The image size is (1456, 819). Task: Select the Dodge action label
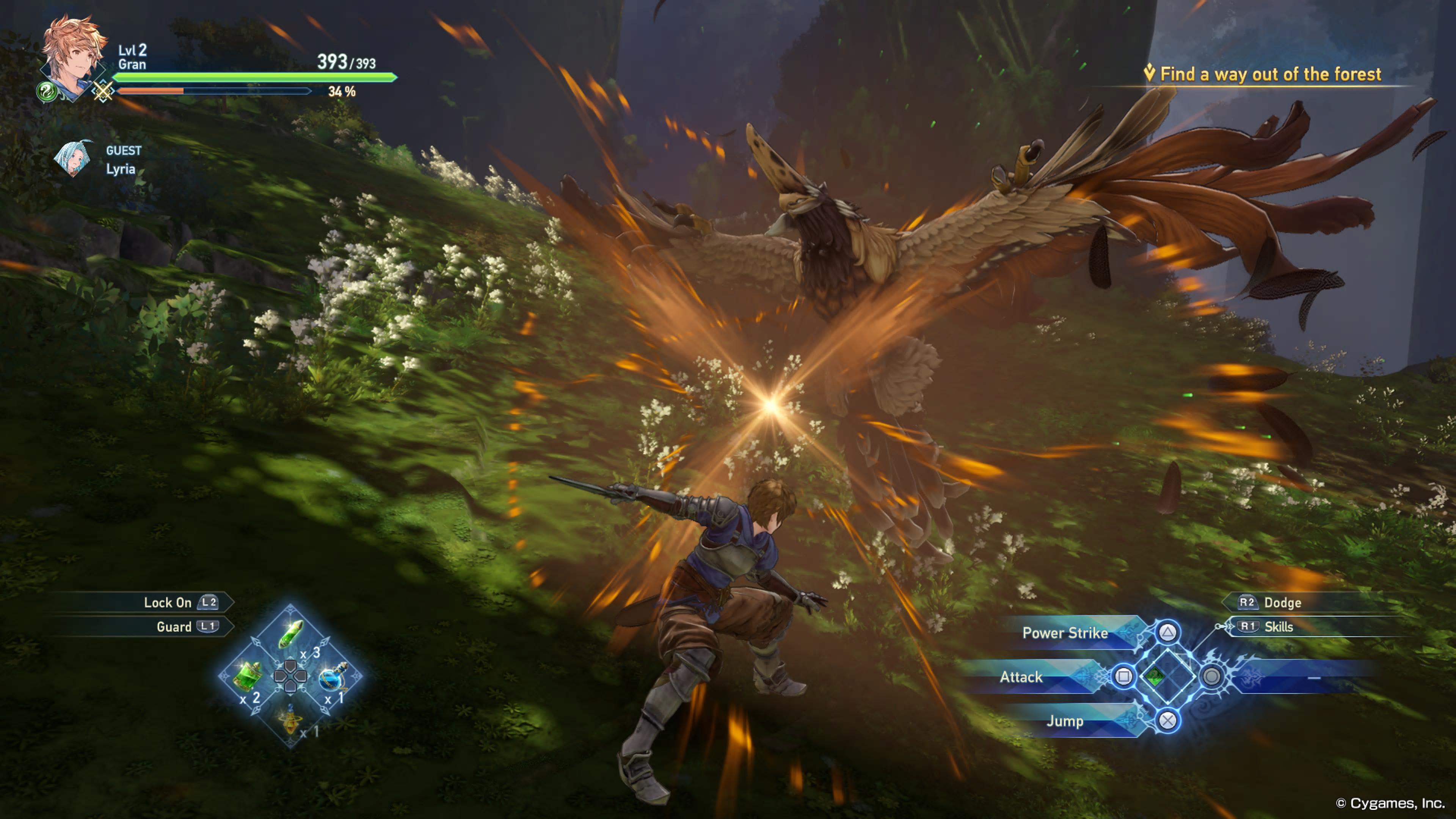(1282, 602)
